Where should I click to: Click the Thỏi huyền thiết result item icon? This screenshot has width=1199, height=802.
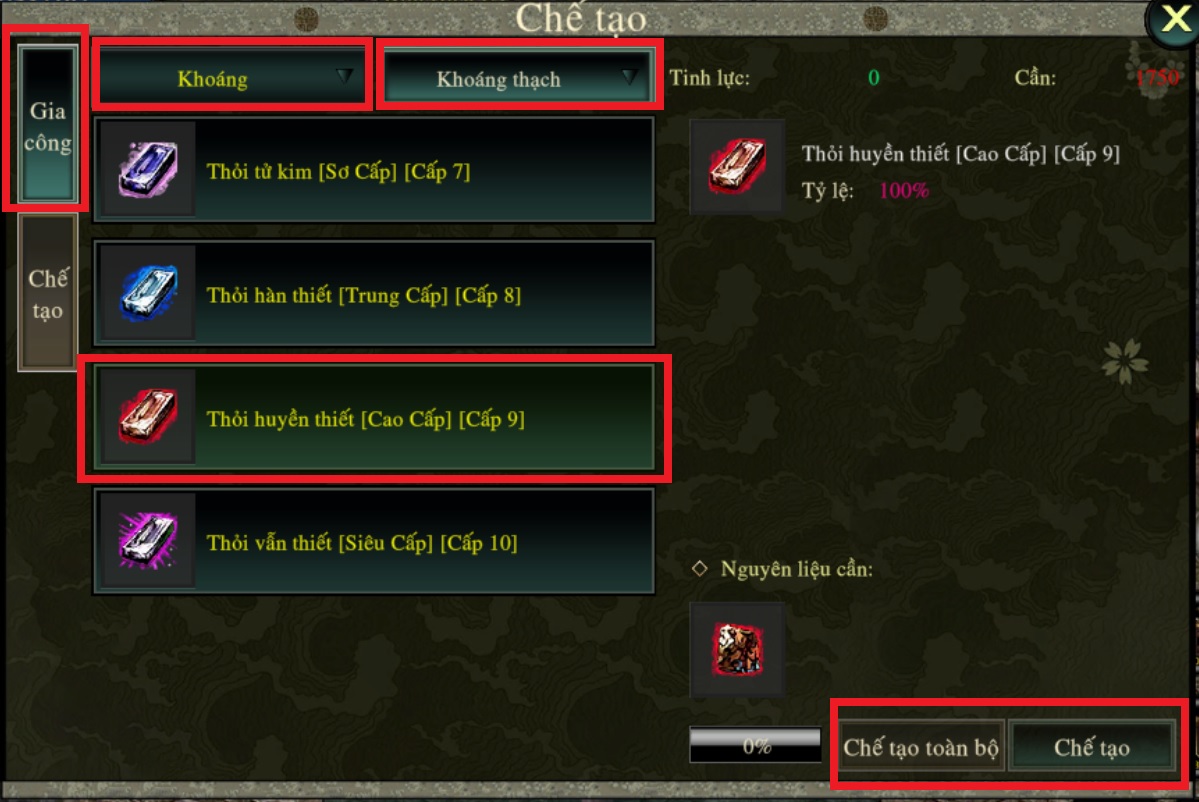737,167
